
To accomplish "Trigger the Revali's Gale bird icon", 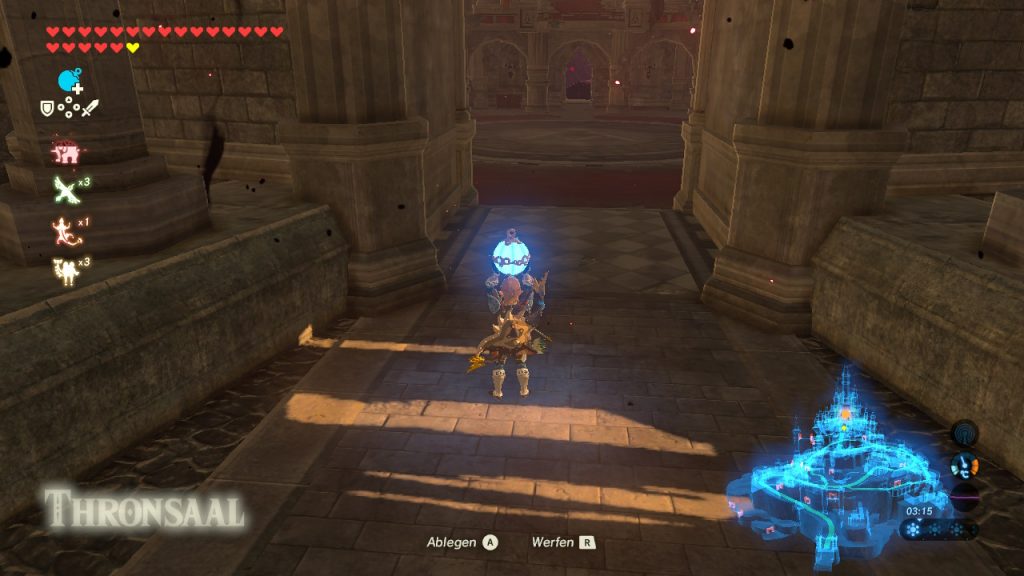I will [x=66, y=189].
